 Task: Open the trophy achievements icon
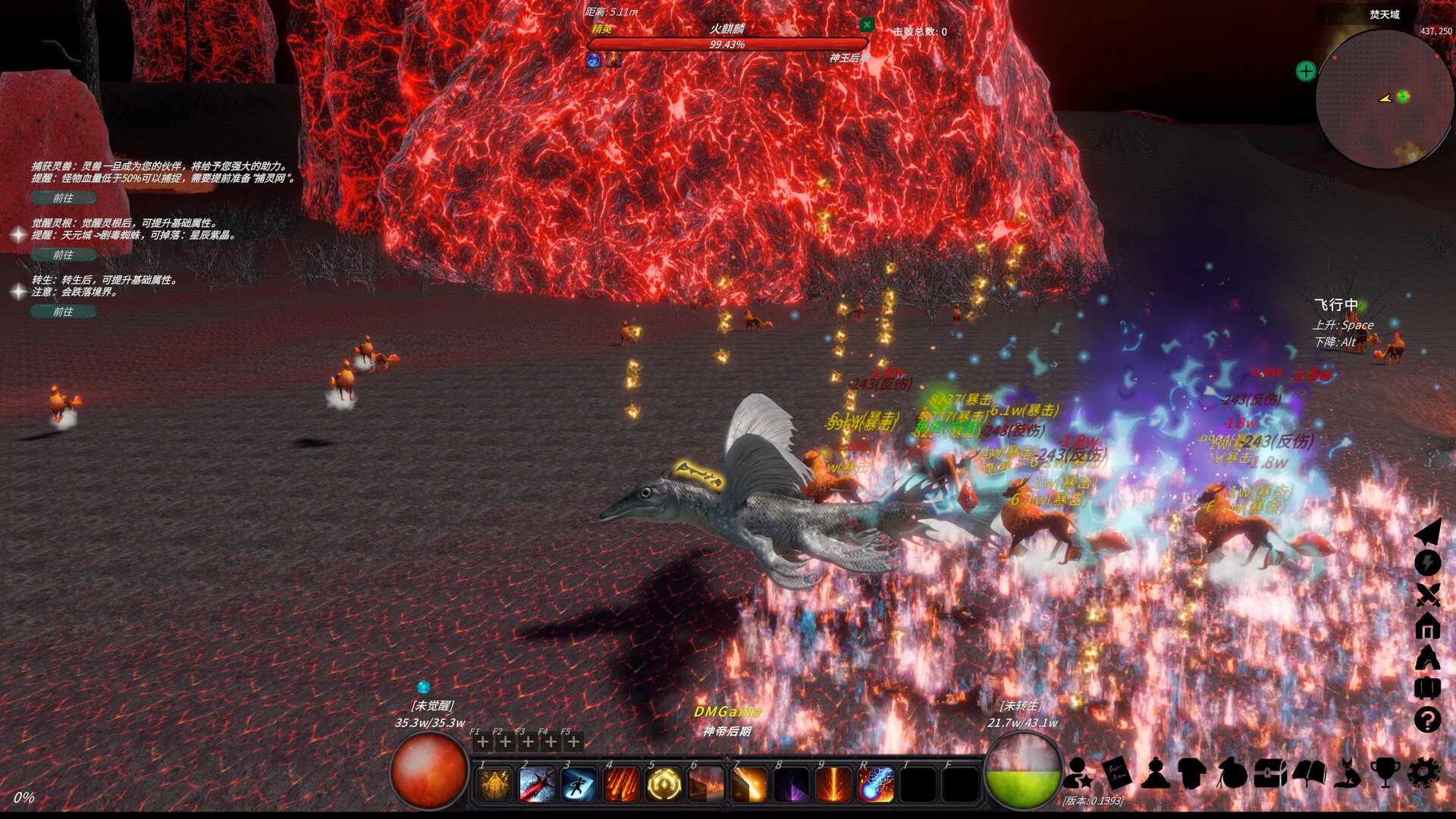tap(1385, 773)
